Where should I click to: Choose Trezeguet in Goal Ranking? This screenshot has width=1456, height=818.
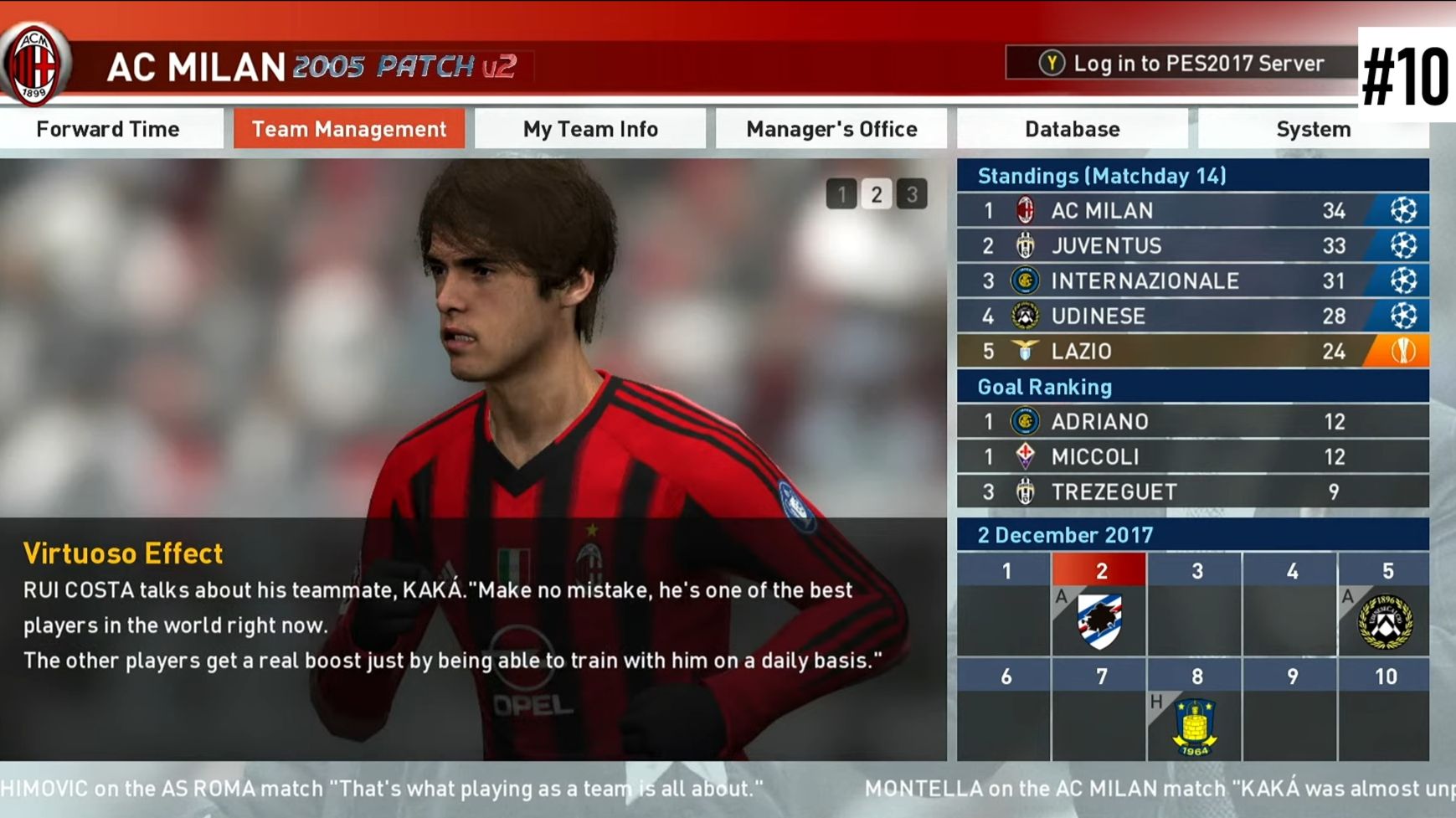[1192, 491]
